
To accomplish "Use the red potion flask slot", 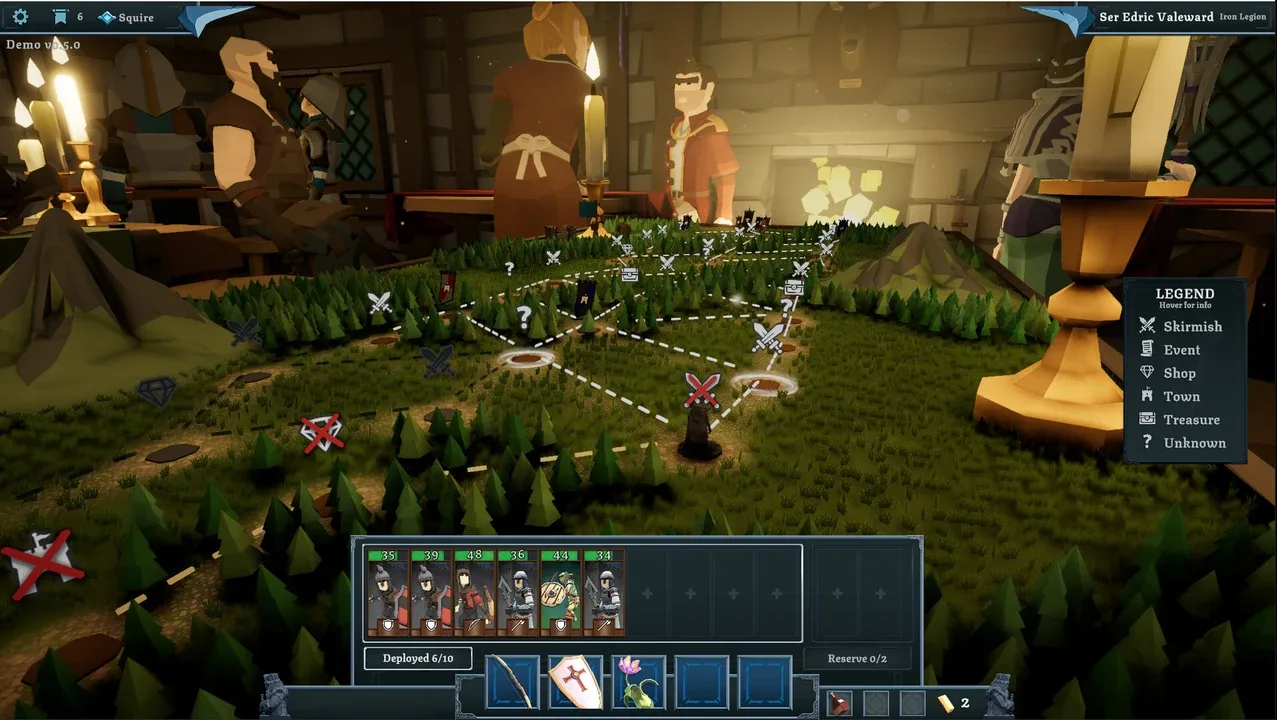I will (x=840, y=703).
